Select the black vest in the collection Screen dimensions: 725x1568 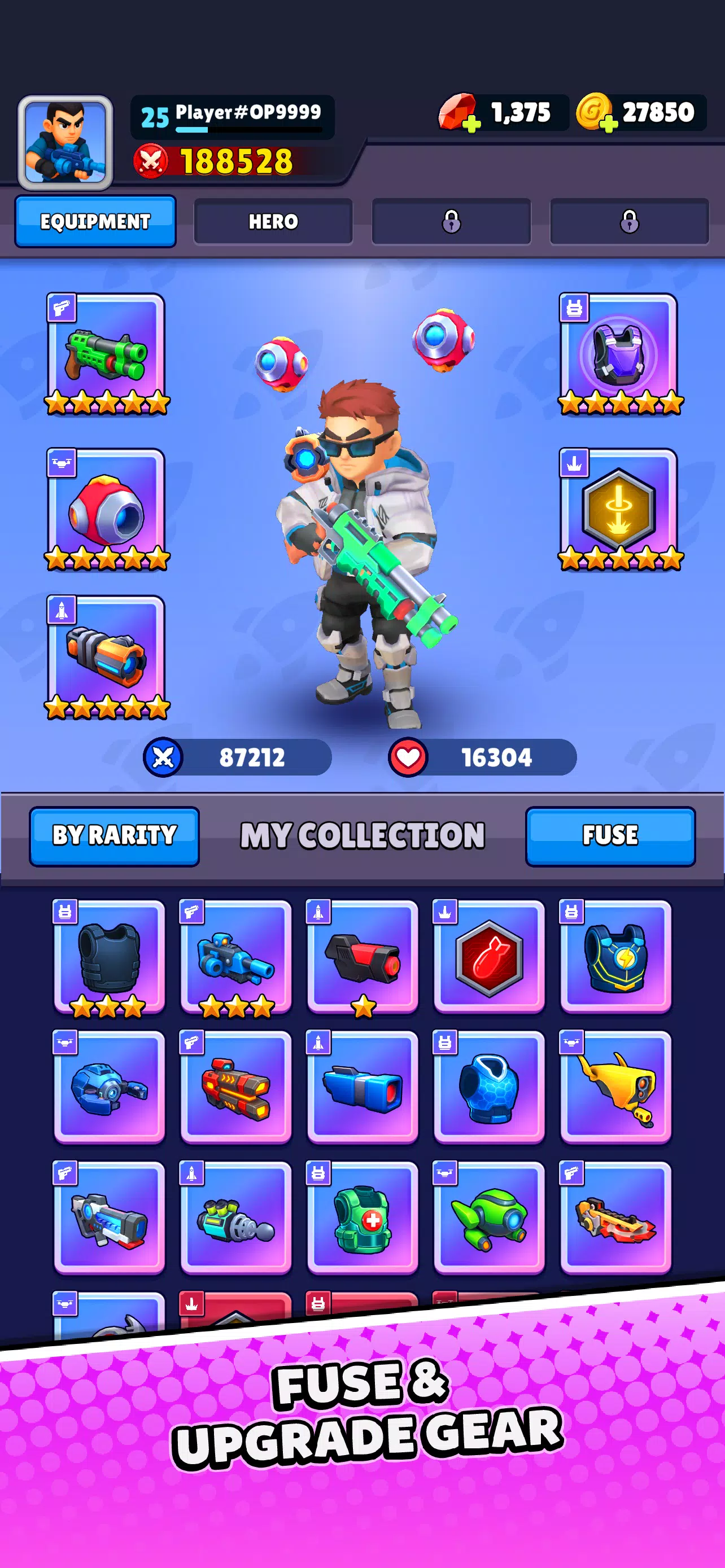coord(110,962)
